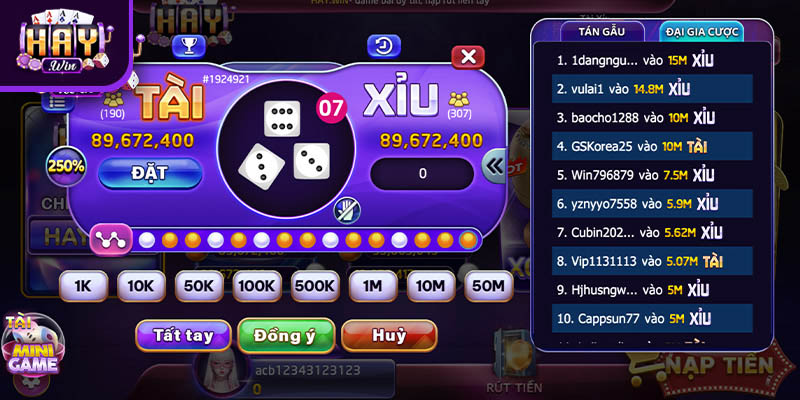Pick the 50K bet amount
Viewport: 800px width, 400px height.
pyautogui.click(x=199, y=286)
